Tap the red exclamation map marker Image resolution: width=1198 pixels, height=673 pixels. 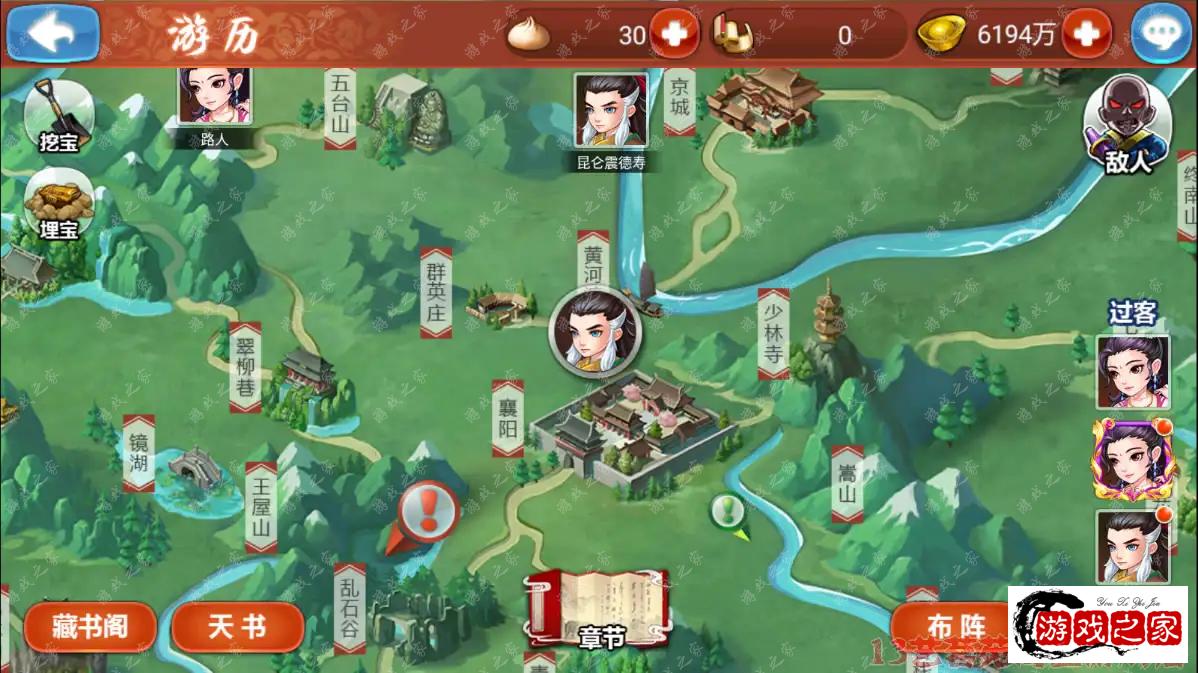point(428,514)
